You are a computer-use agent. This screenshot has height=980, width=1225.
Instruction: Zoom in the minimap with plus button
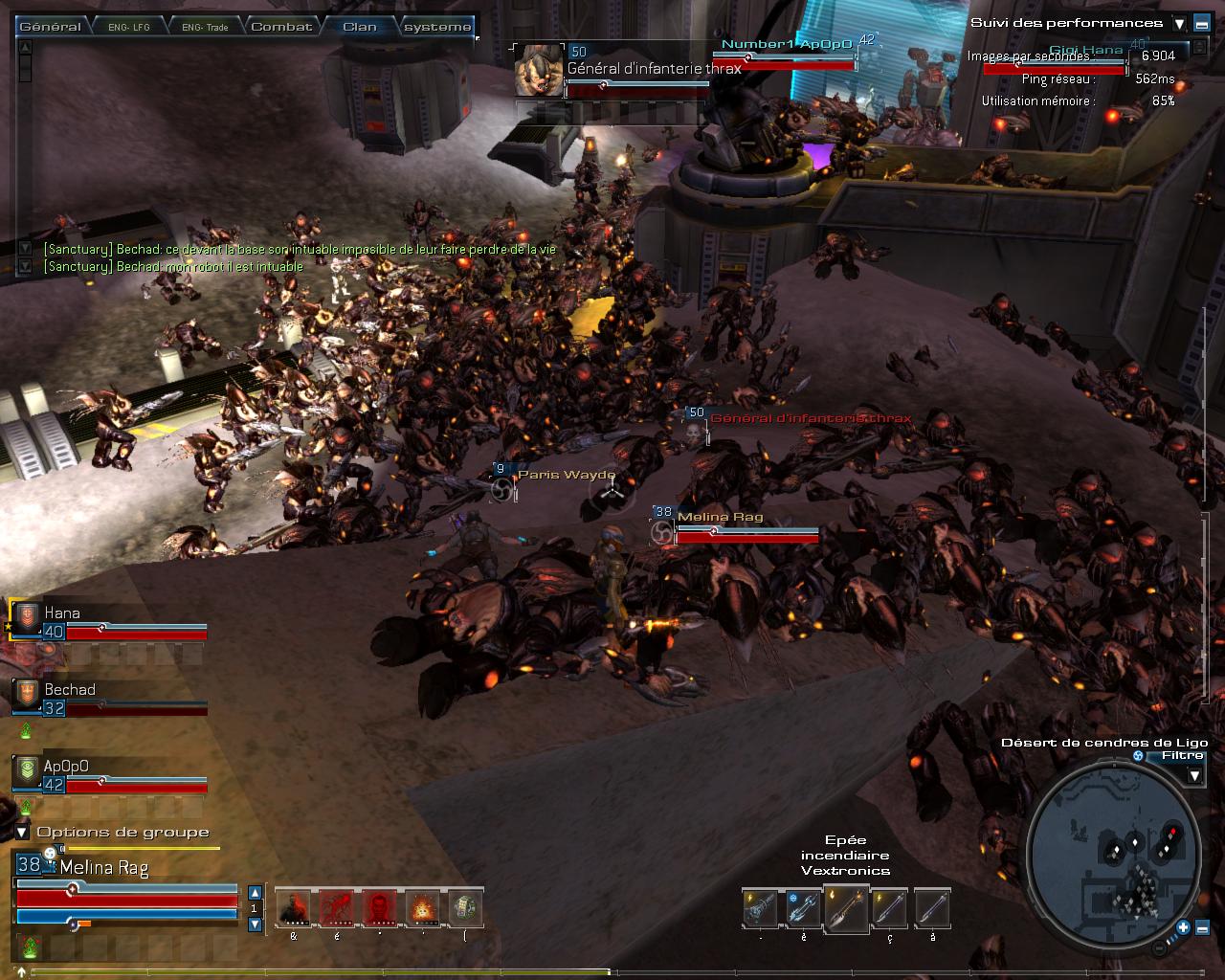click(x=1184, y=926)
